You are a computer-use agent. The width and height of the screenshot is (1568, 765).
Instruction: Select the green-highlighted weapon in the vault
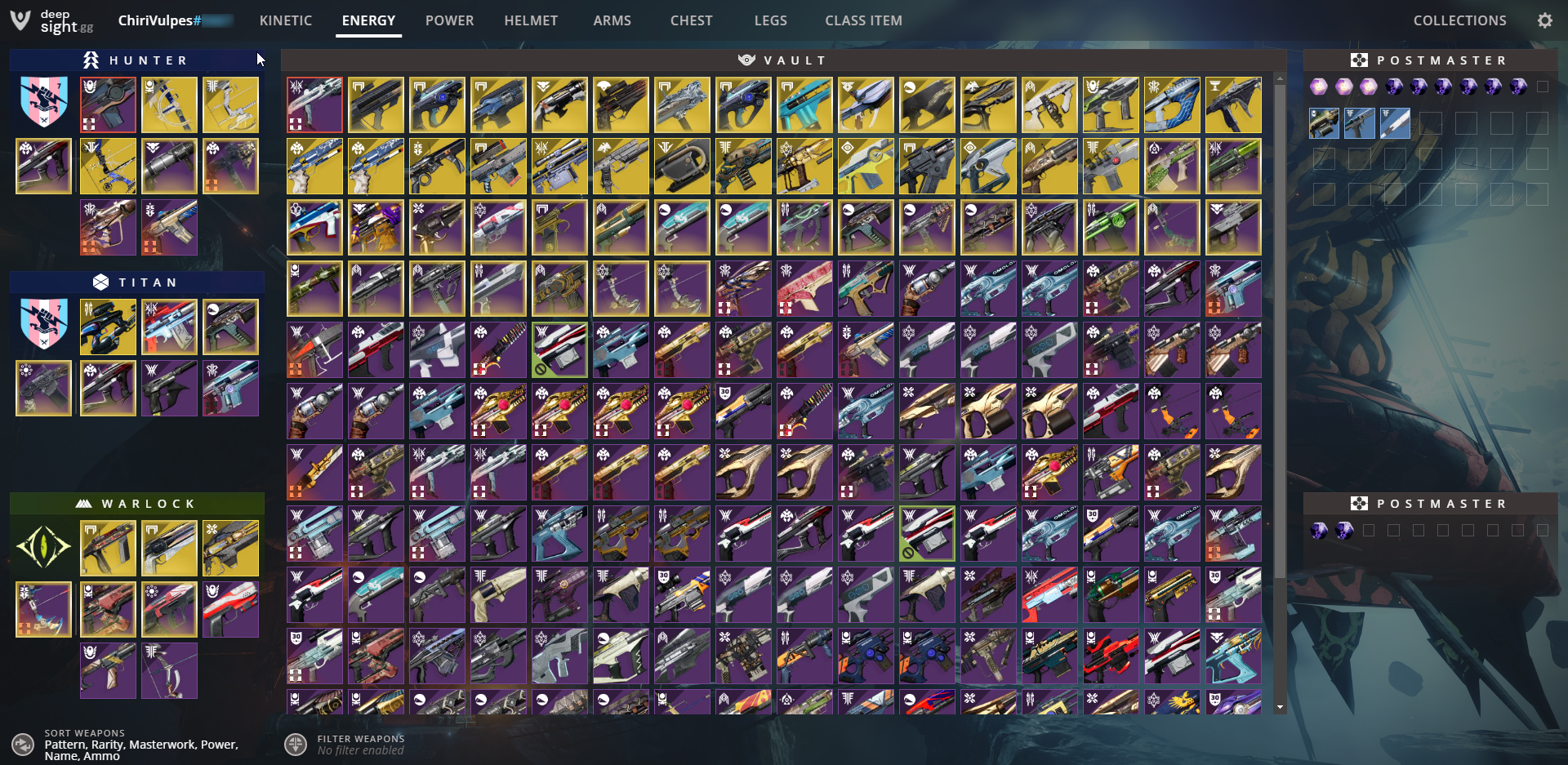559,349
